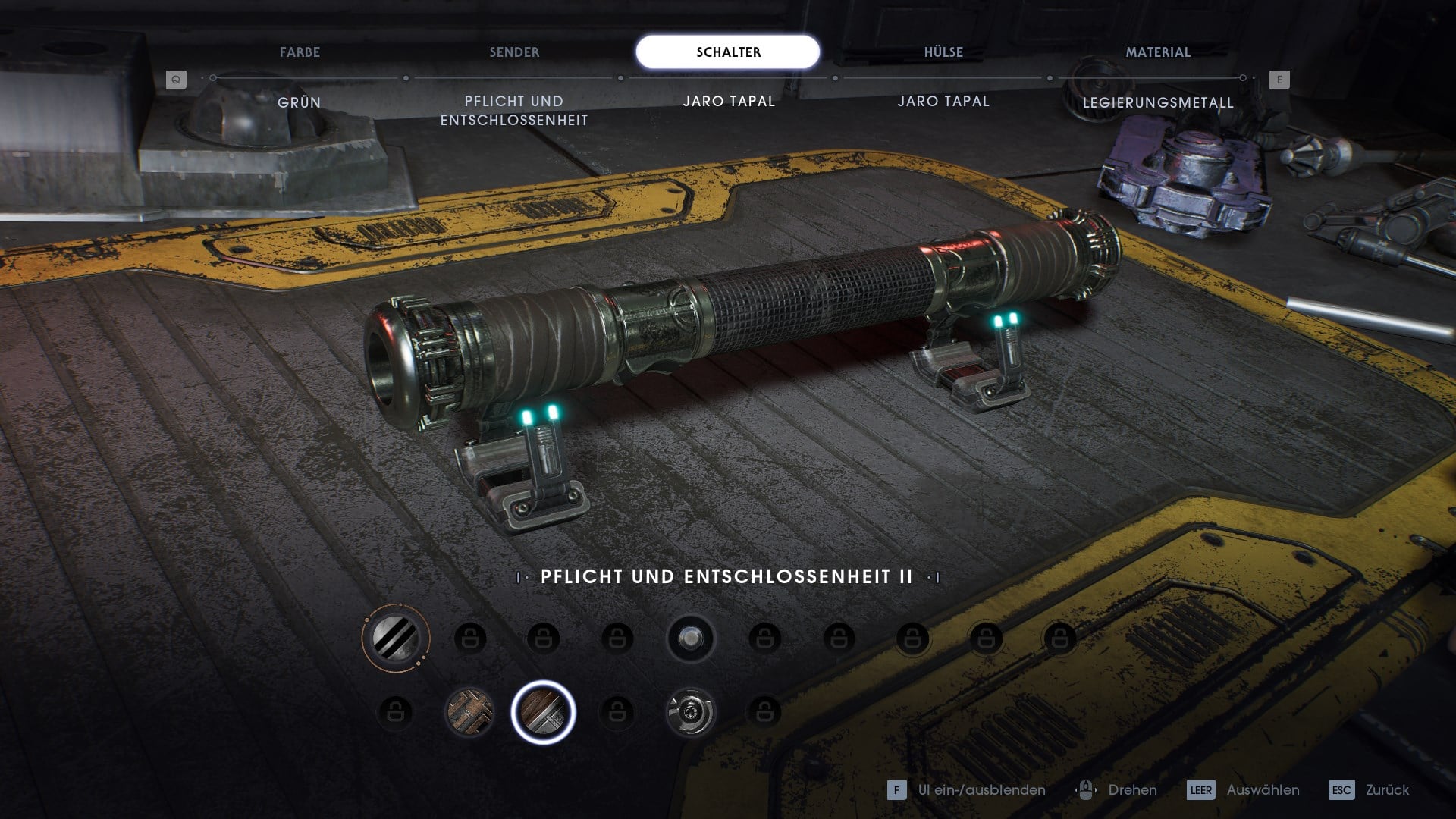
Task: Choose the chrome ring-shaped switch option
Action: pyautogui.click(x=690, y=712)
